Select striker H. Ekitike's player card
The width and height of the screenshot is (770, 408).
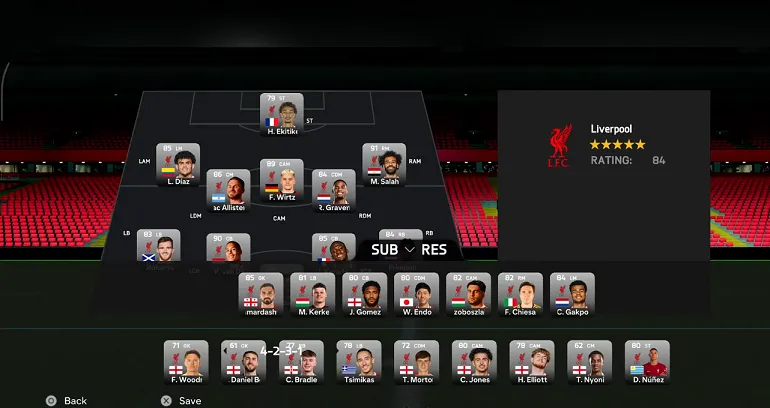point(281,114)
